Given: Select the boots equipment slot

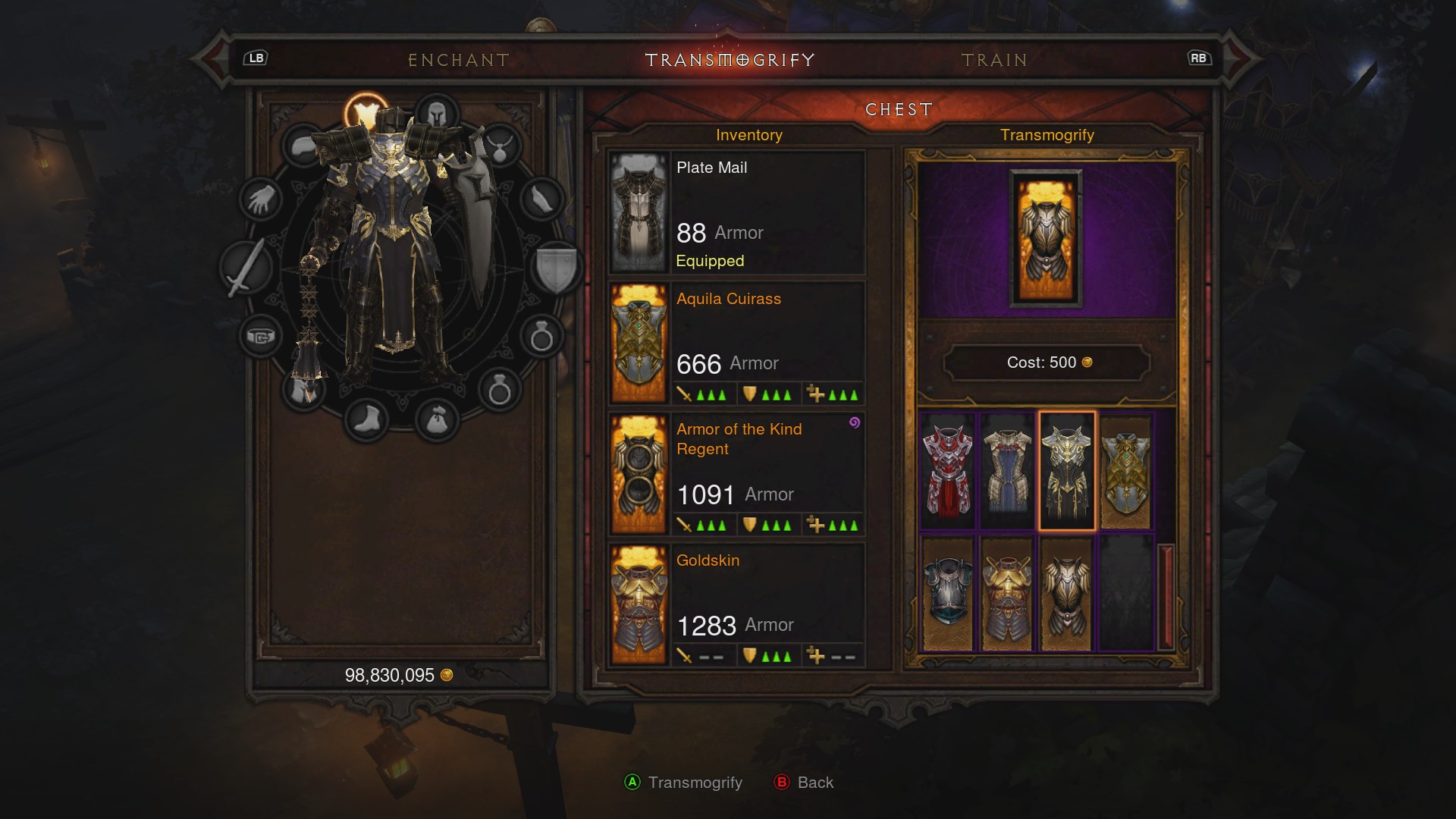Looking at the screenshot, I should point(366,419).
